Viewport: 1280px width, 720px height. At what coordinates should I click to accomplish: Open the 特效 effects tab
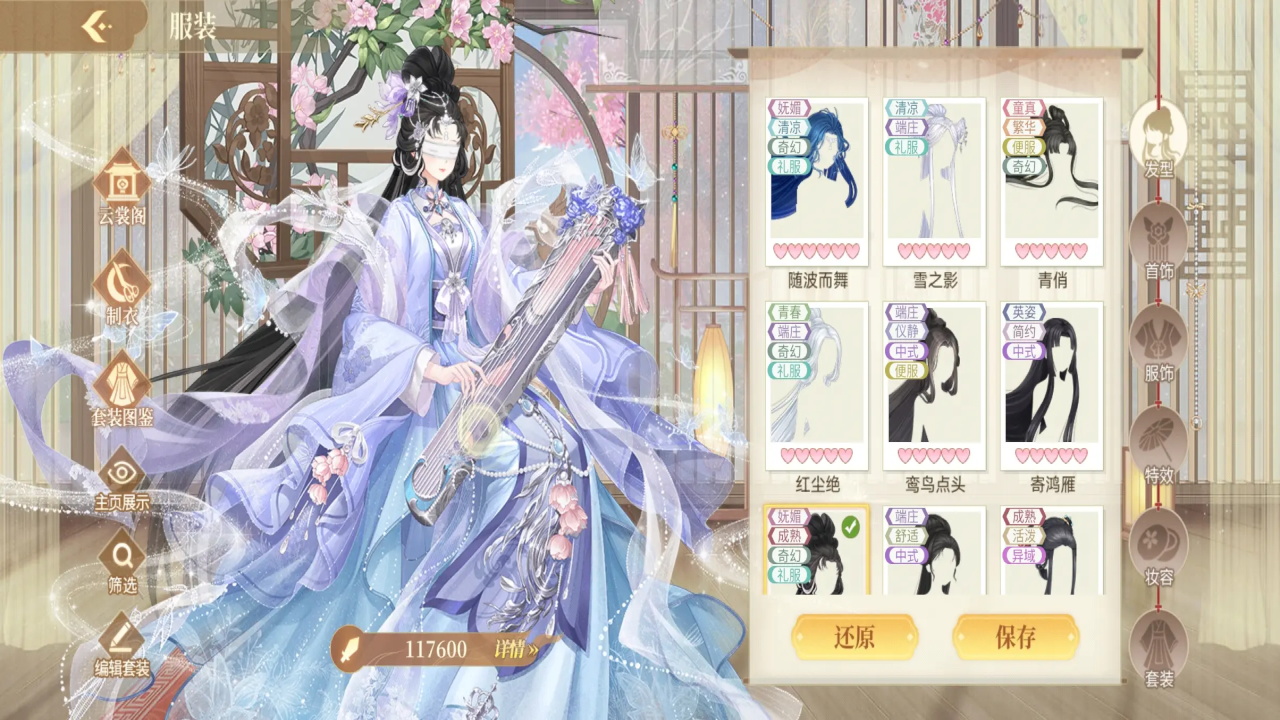point(1159,445)
